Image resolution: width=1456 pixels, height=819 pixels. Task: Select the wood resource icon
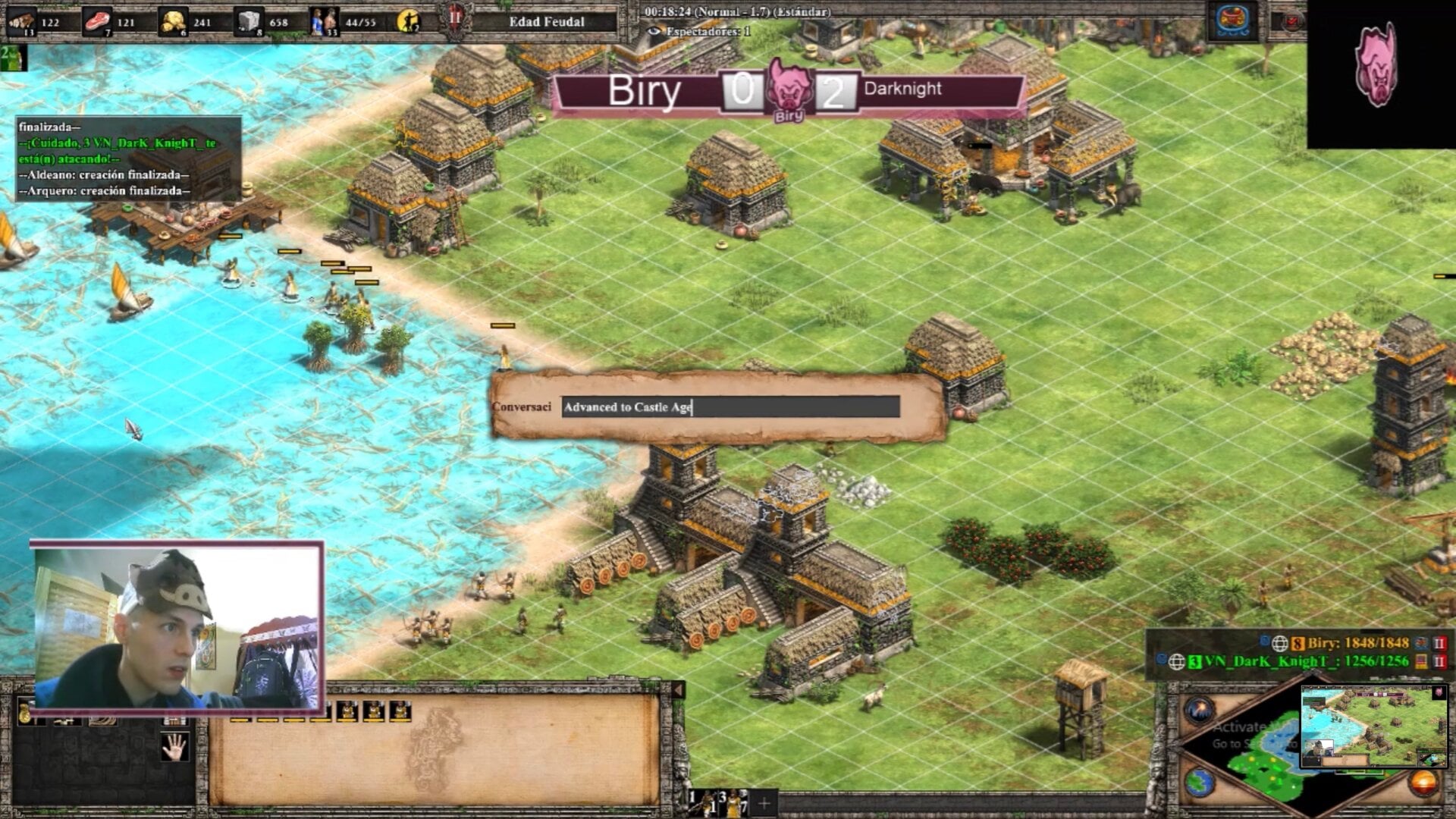pos(22,21)
